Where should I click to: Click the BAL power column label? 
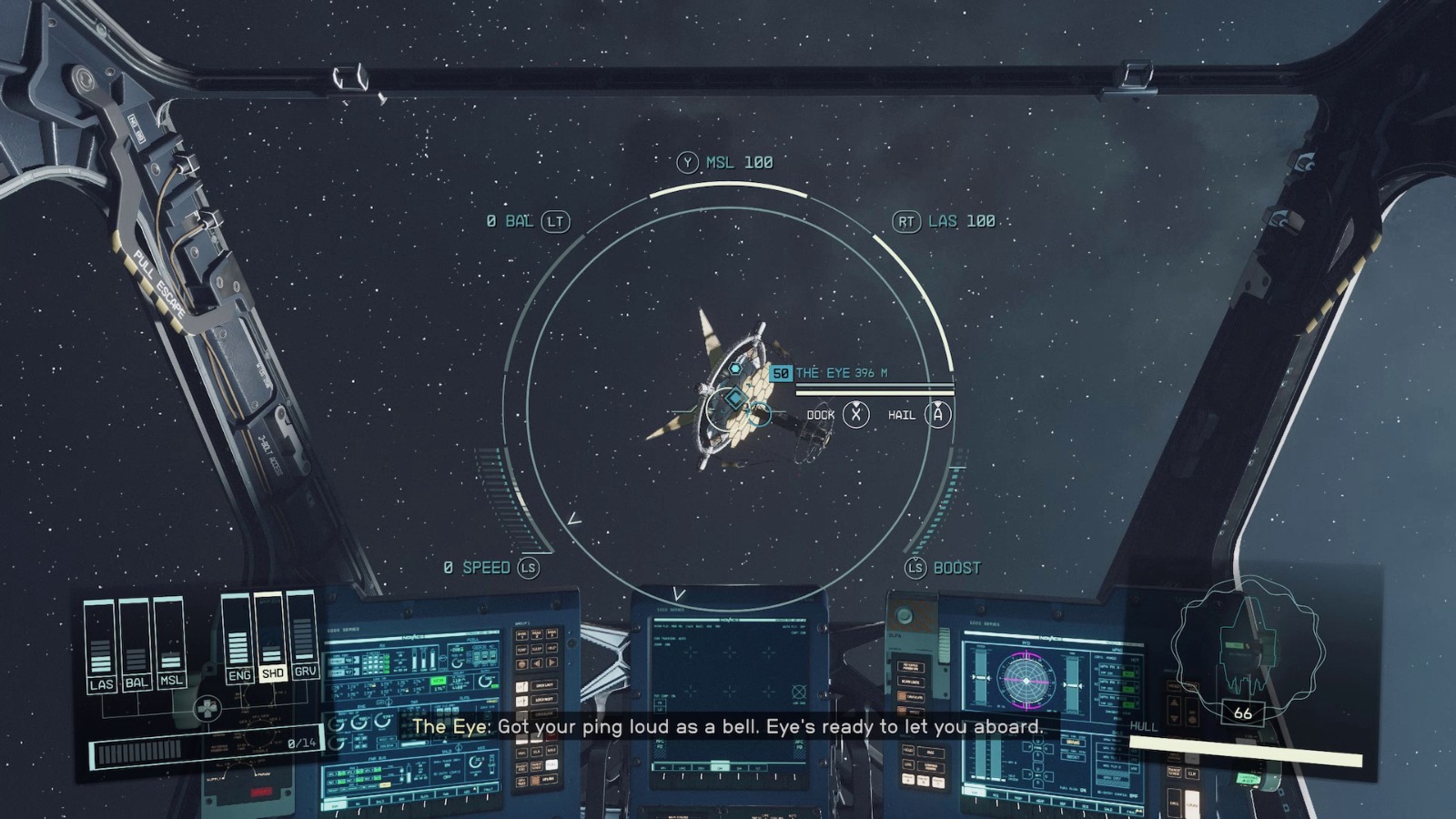[x=136, y=682]
